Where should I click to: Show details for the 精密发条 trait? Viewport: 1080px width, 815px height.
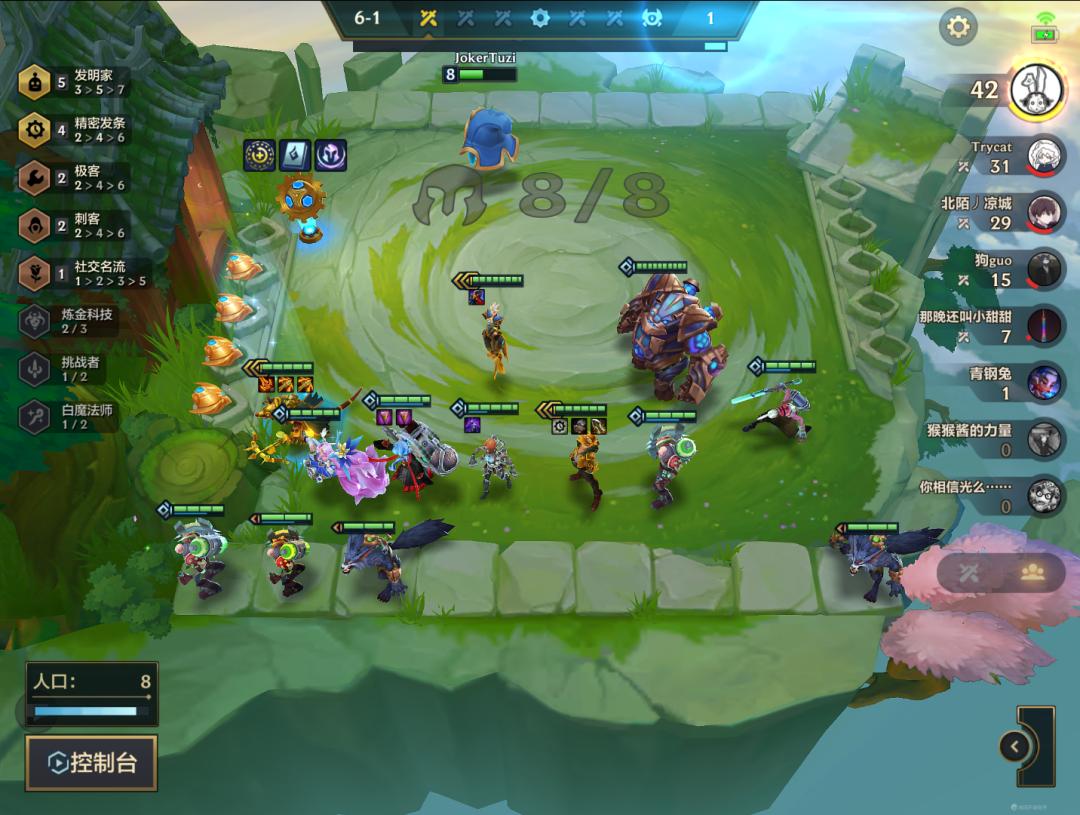(x=36, y=130)
